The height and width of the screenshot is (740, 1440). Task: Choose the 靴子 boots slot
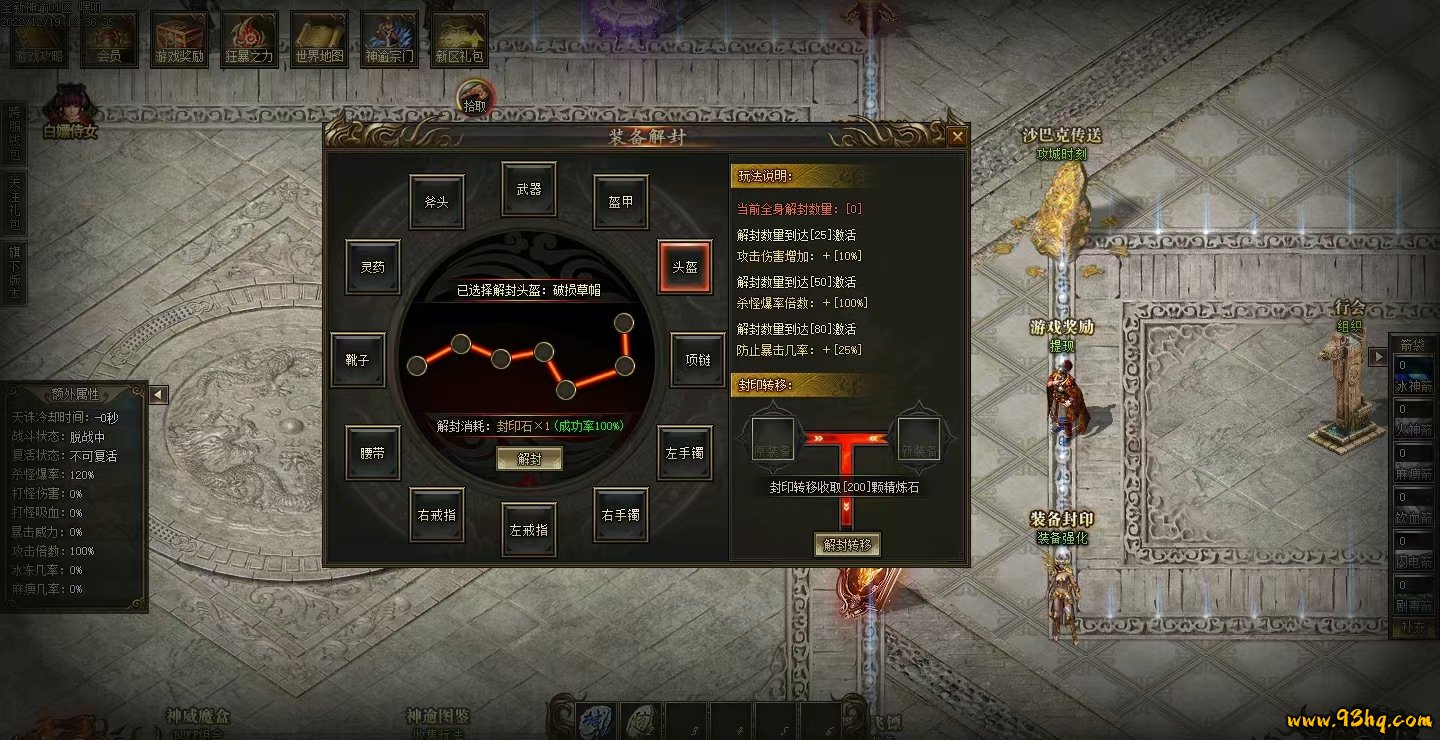click(358, 359)
